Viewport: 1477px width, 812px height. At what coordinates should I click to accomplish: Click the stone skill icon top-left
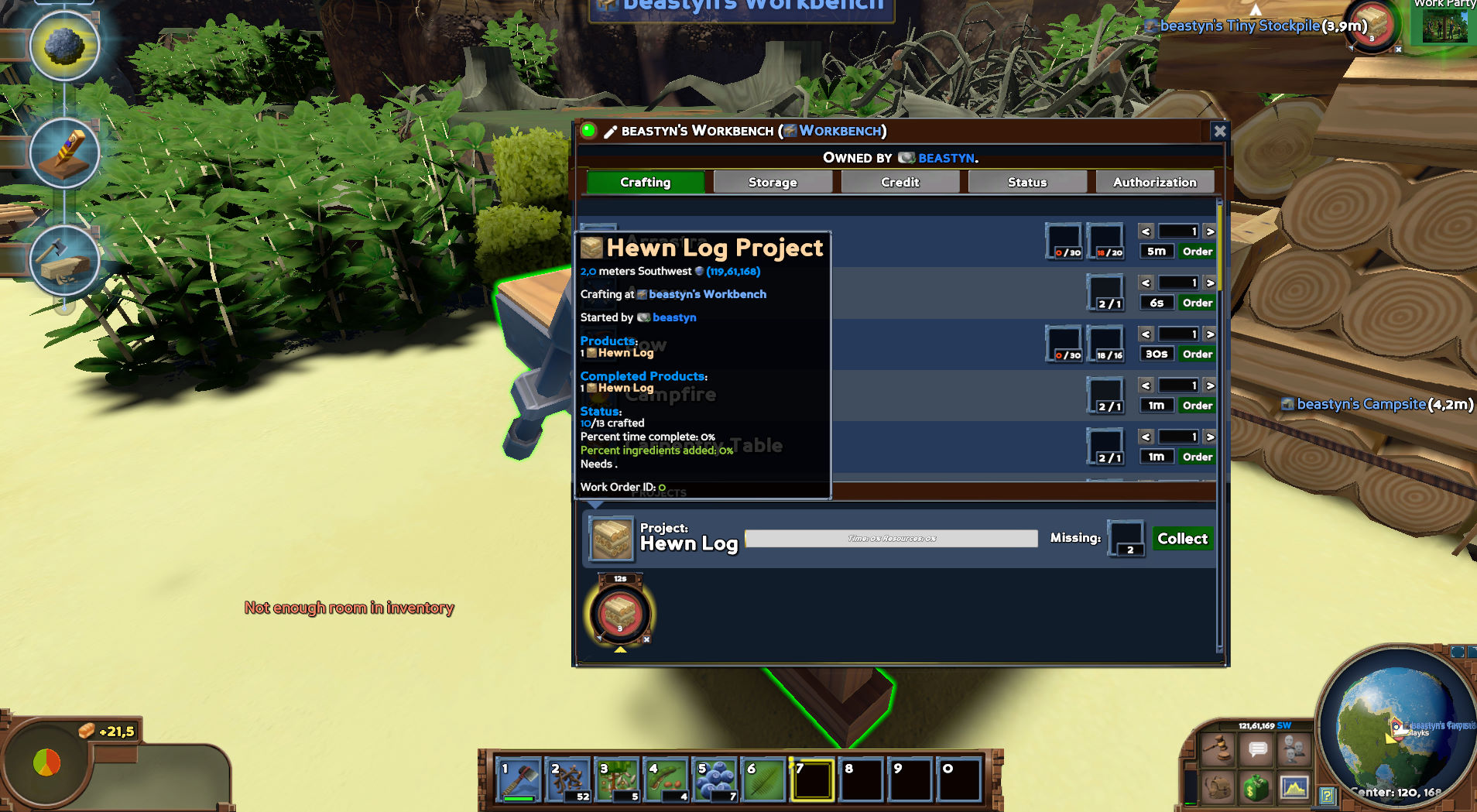[x=65, y=46]
